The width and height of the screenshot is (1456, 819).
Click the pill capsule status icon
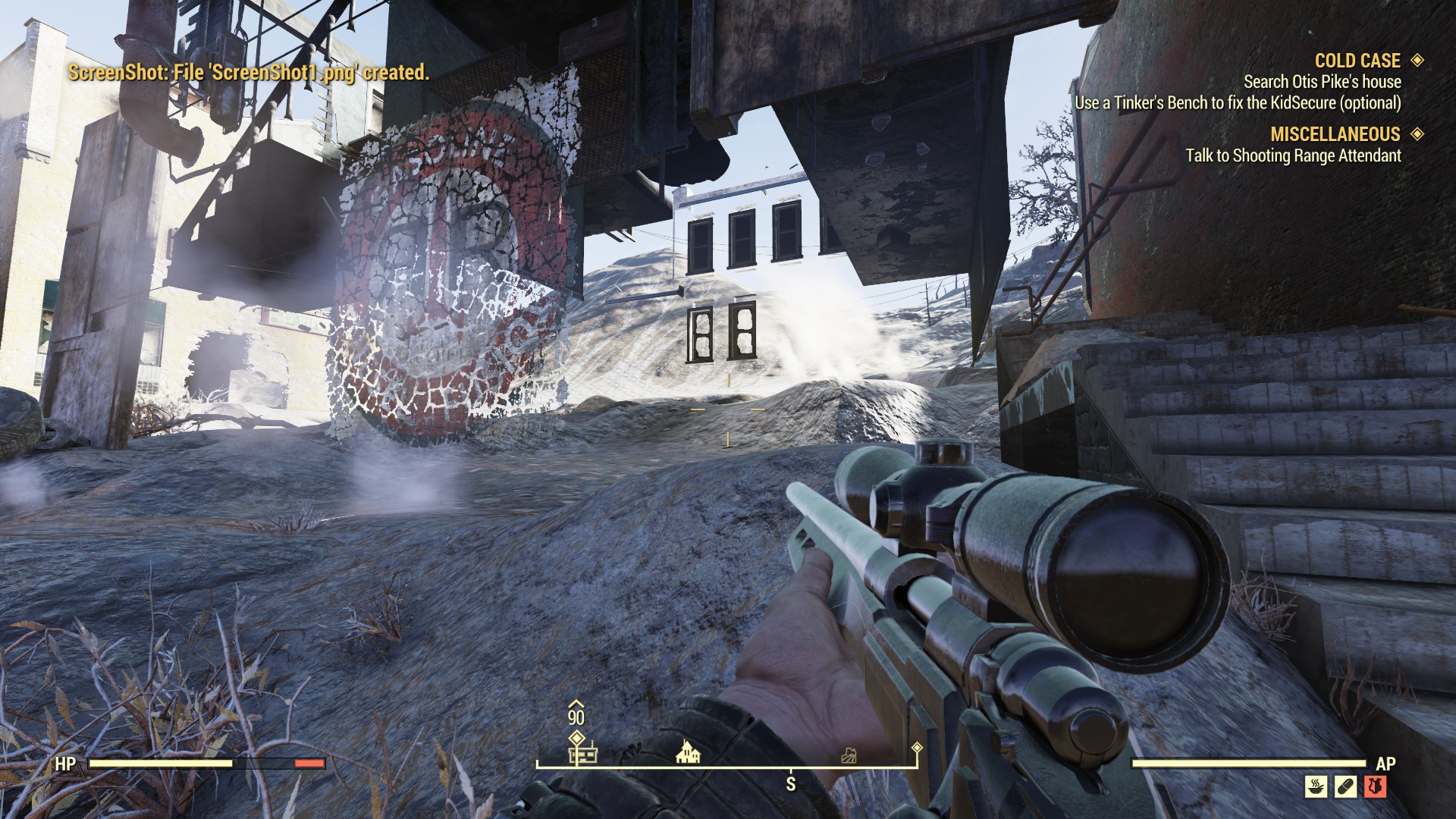tap(1345, 786)
